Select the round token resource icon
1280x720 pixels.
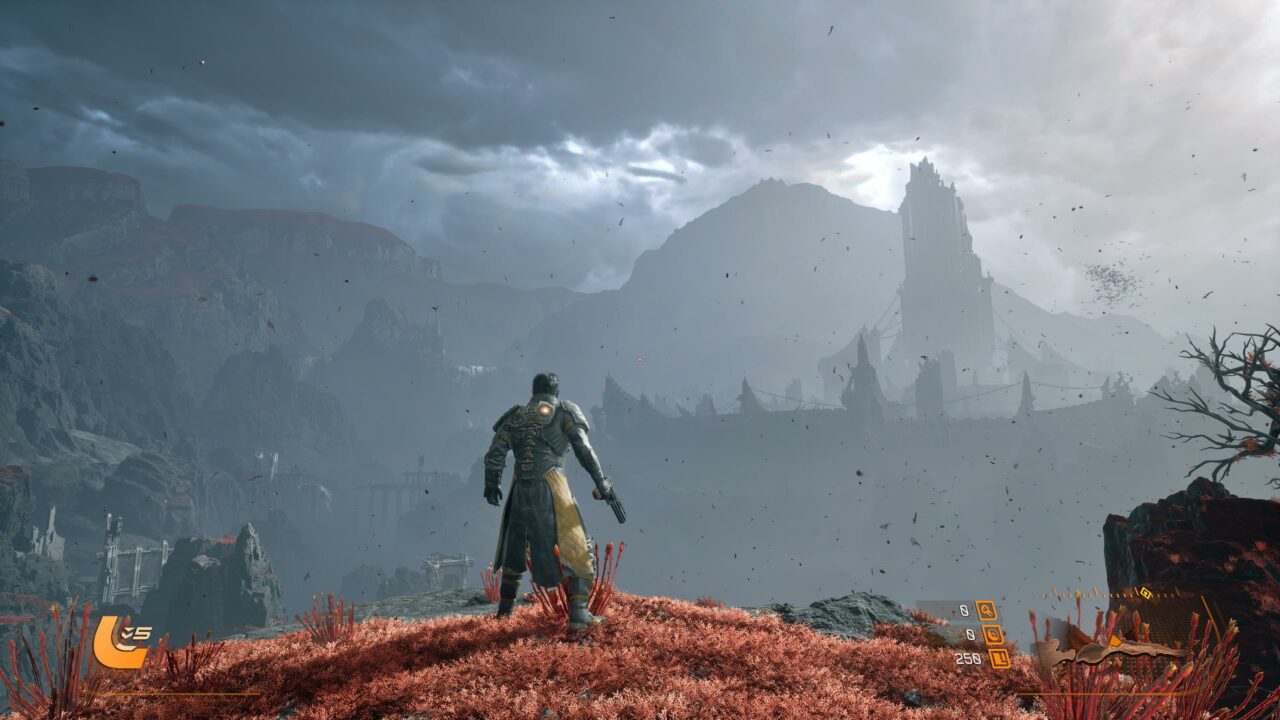(993, 634)
